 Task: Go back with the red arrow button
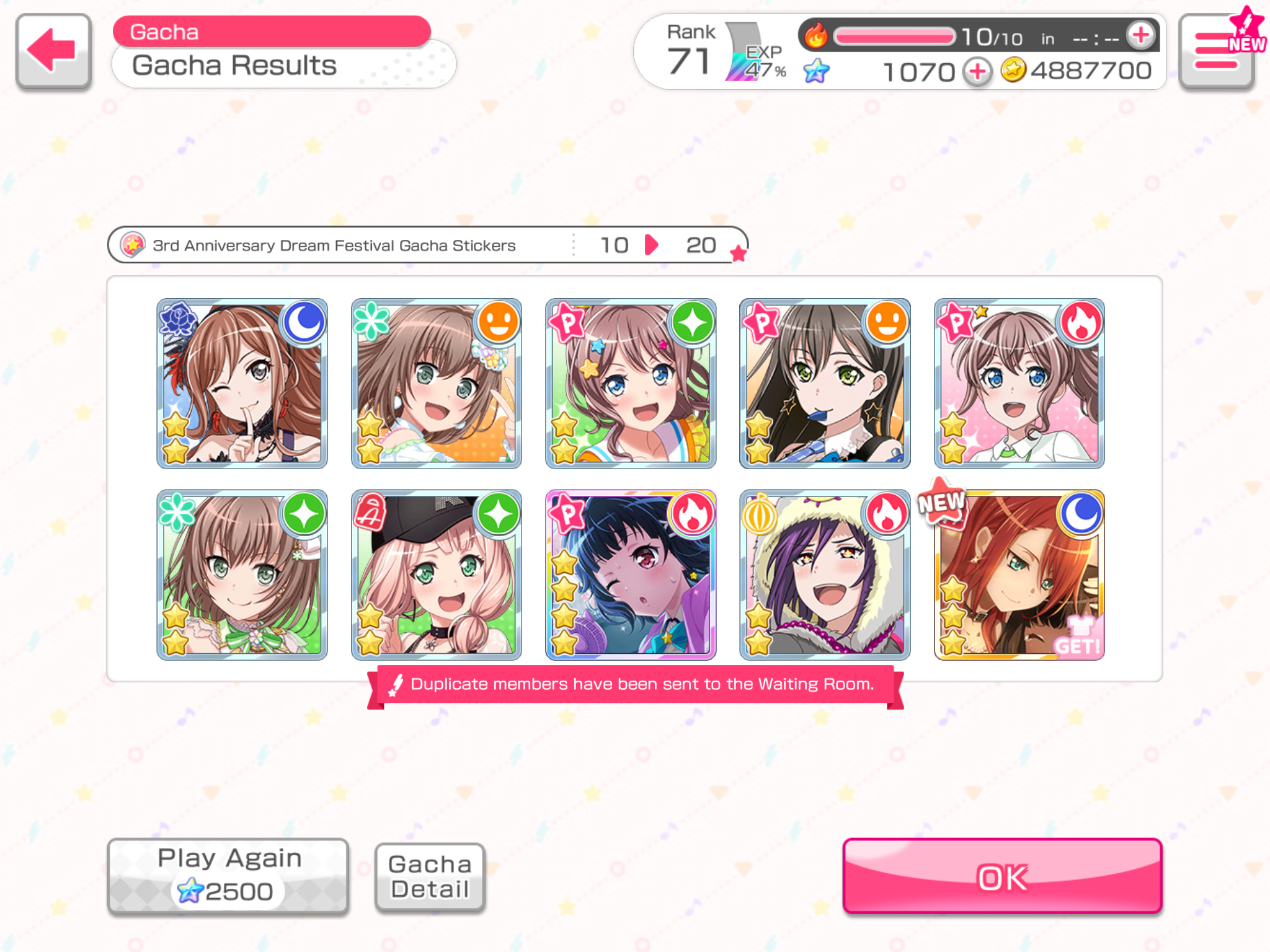53,51
